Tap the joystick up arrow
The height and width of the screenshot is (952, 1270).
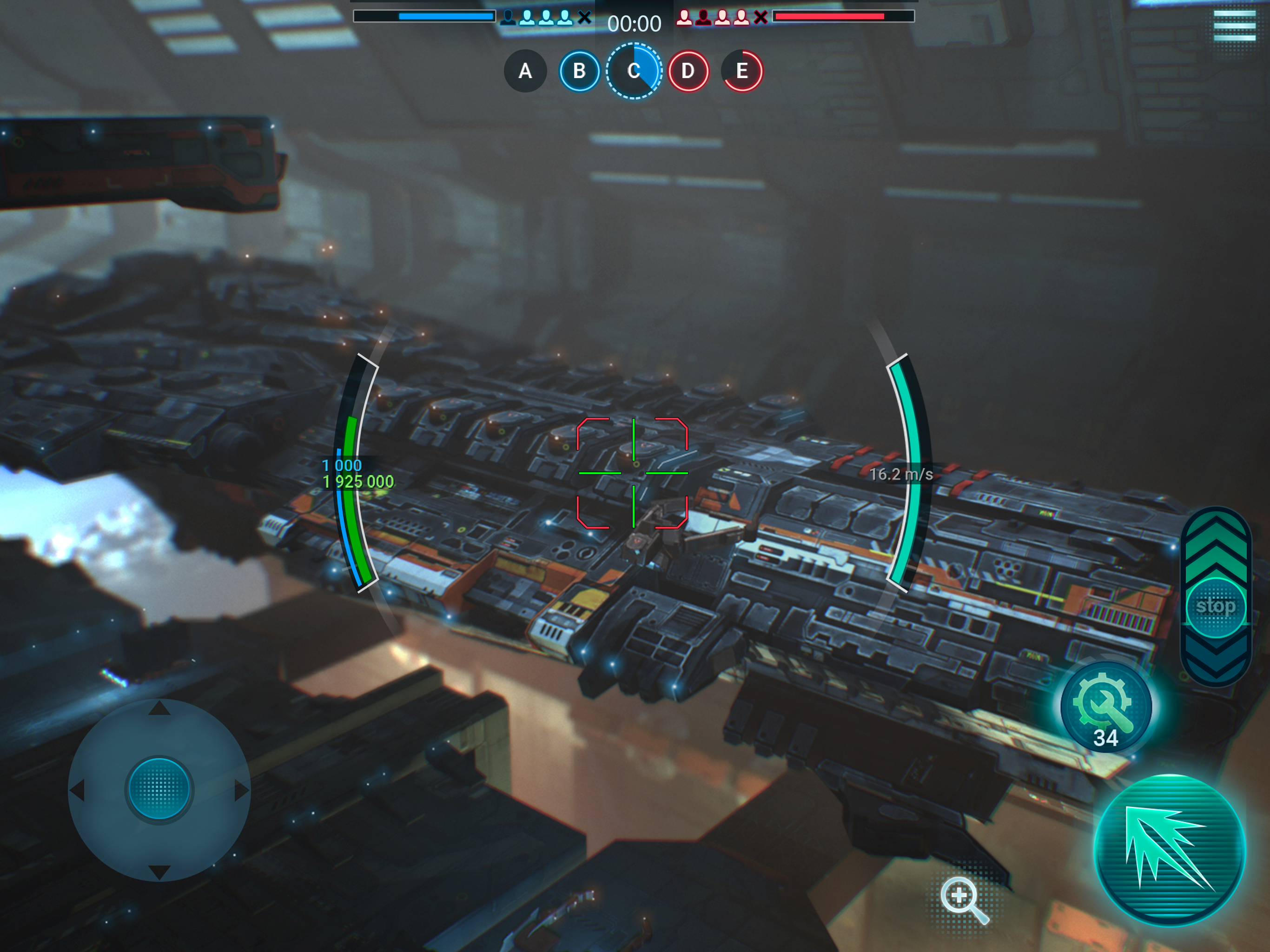(159, 708)
